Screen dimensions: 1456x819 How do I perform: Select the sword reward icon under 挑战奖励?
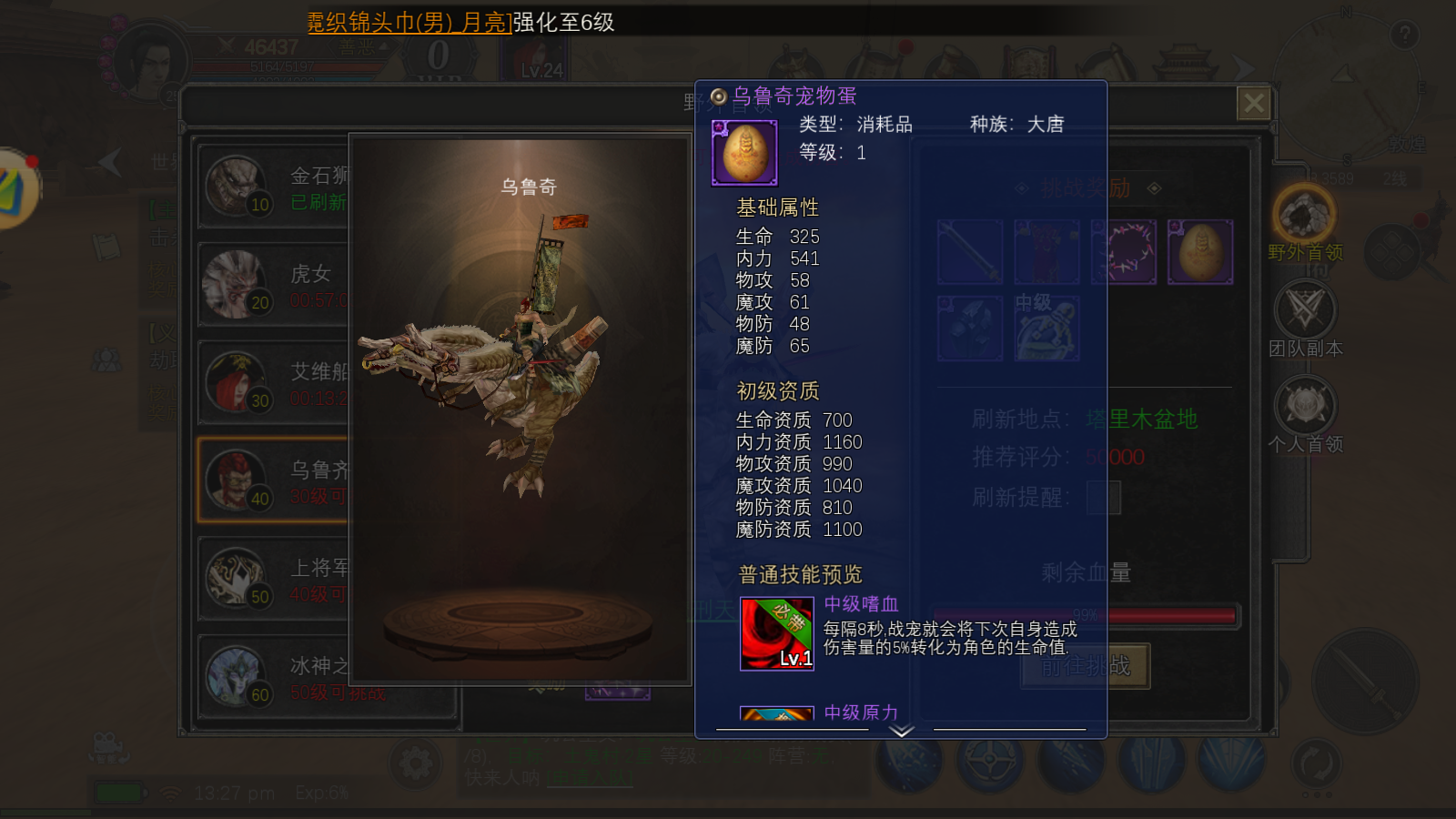[x=969, y=252]
